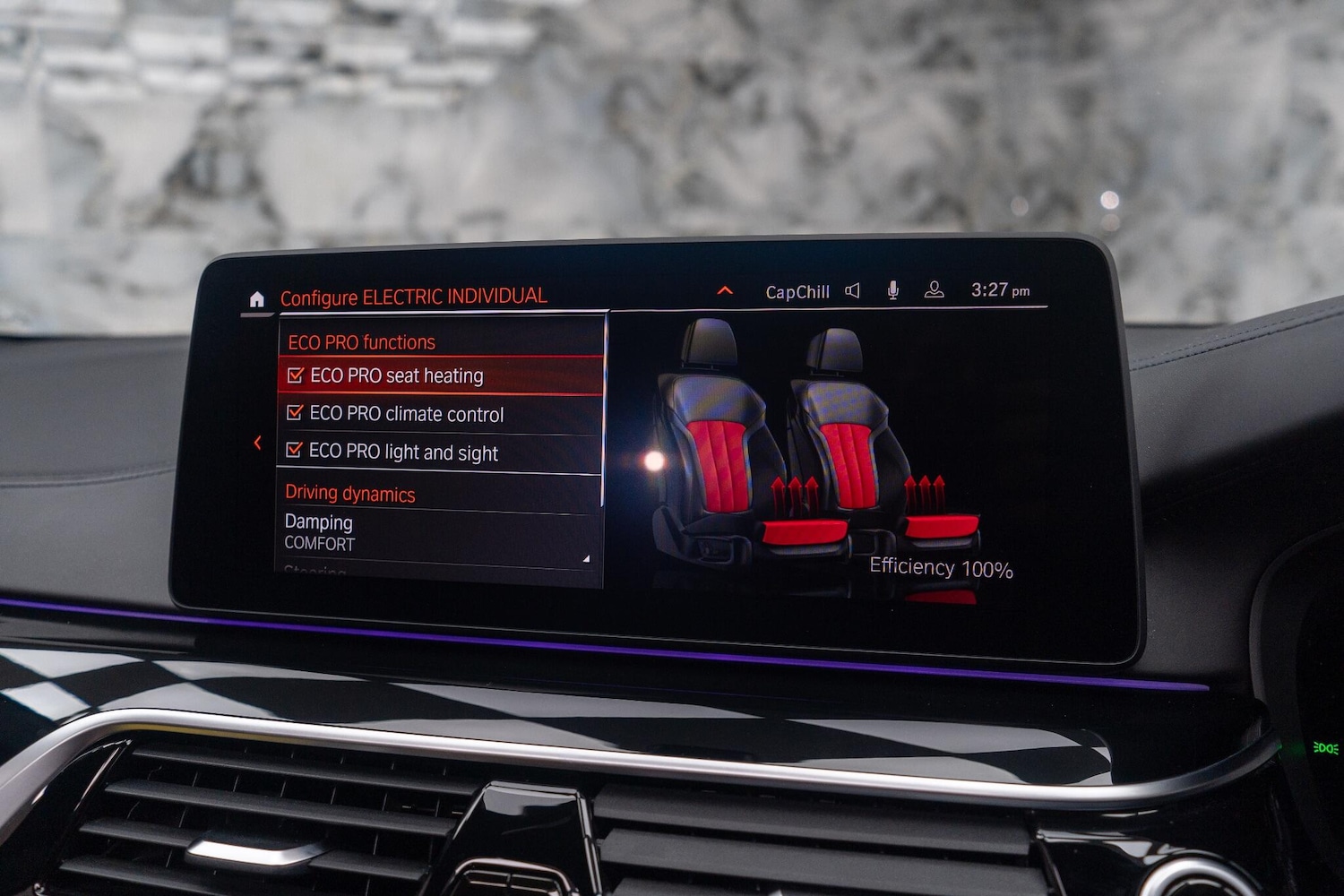
Task: Click the red left back arrow
Action: (258, 443)
